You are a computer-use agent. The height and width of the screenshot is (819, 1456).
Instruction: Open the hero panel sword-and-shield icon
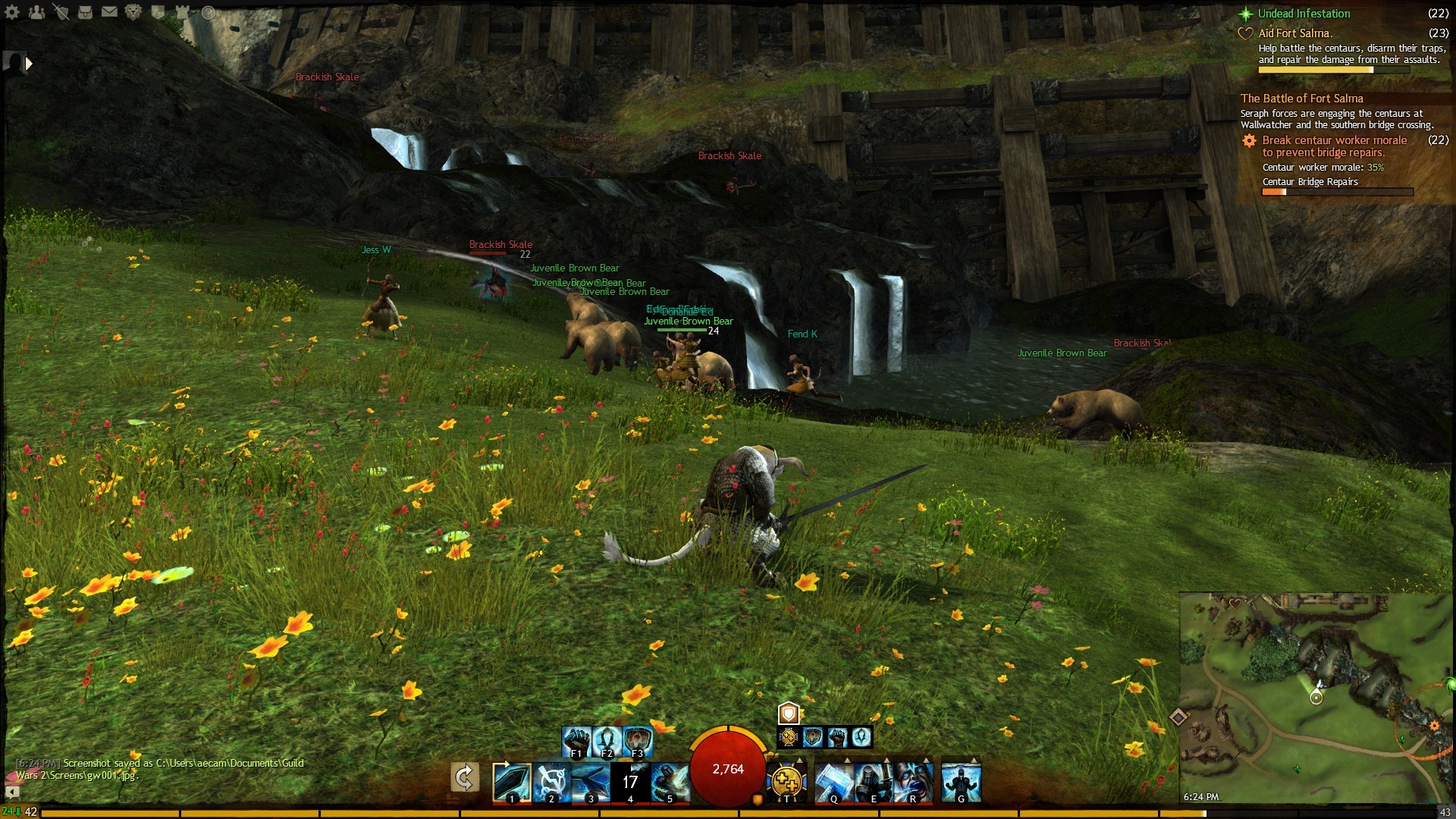pos(61,12)
